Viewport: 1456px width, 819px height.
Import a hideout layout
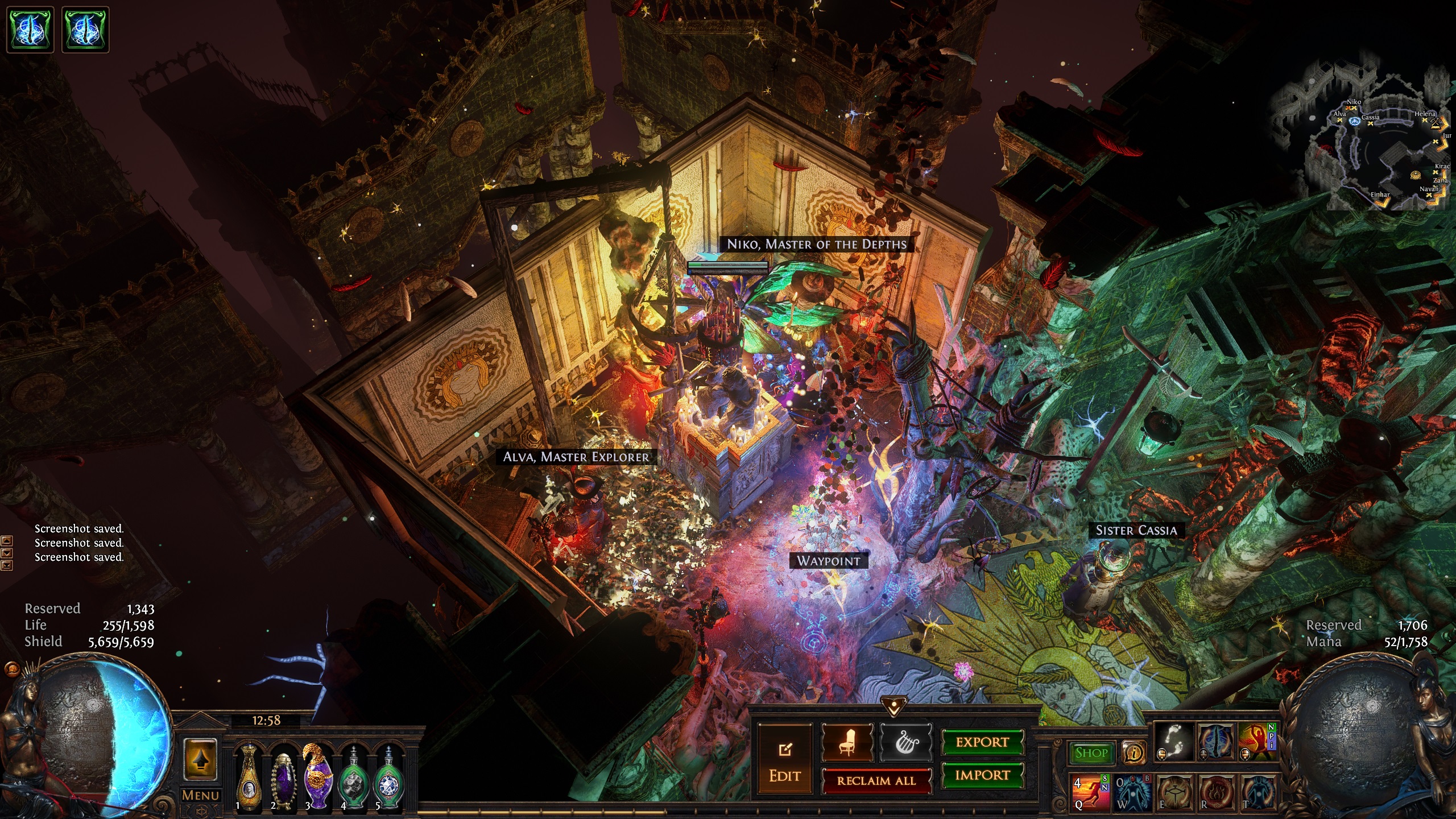click(x=982, y=775)
